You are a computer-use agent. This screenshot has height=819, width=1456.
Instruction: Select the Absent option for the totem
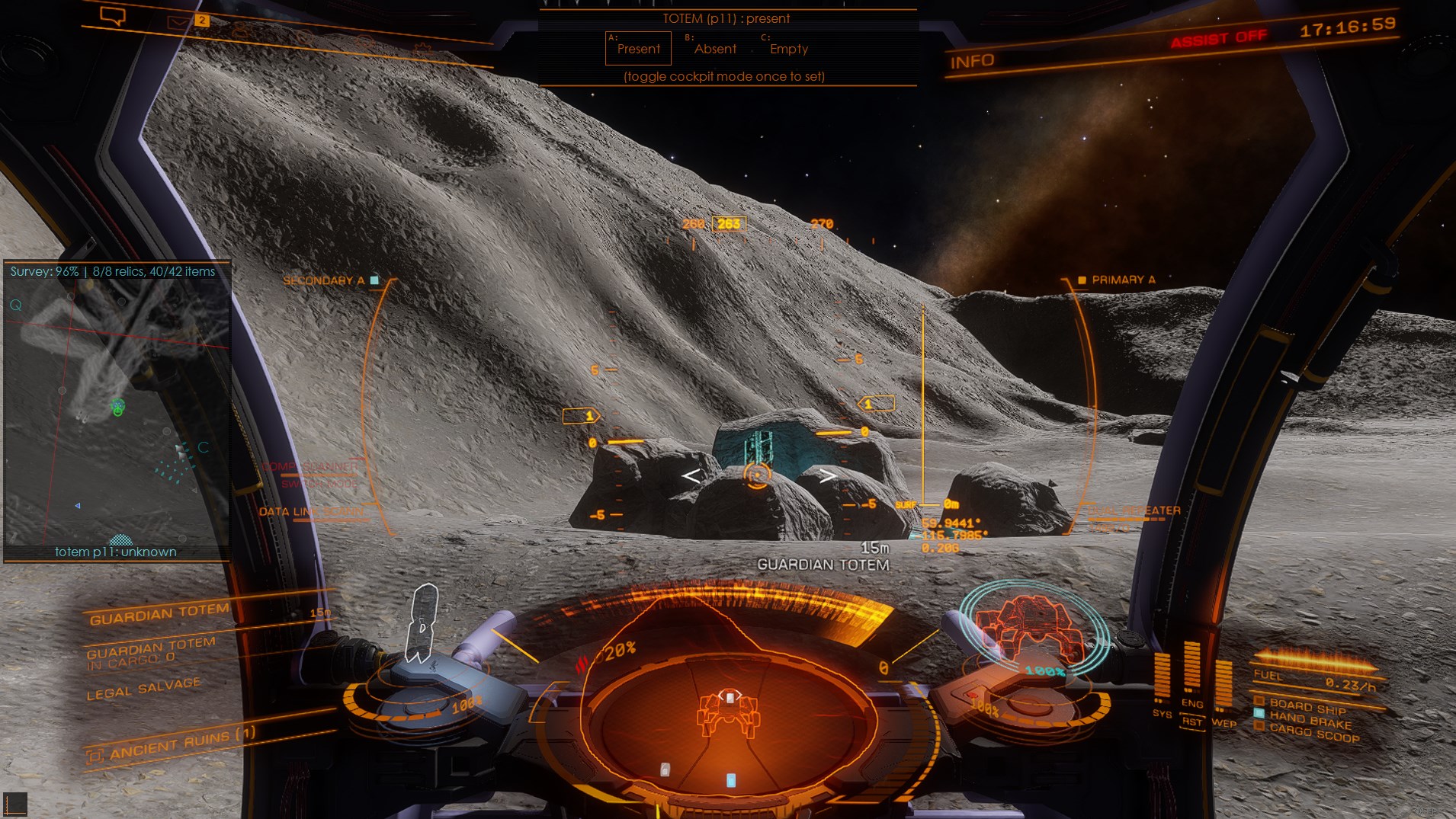(x=714, y=49)
